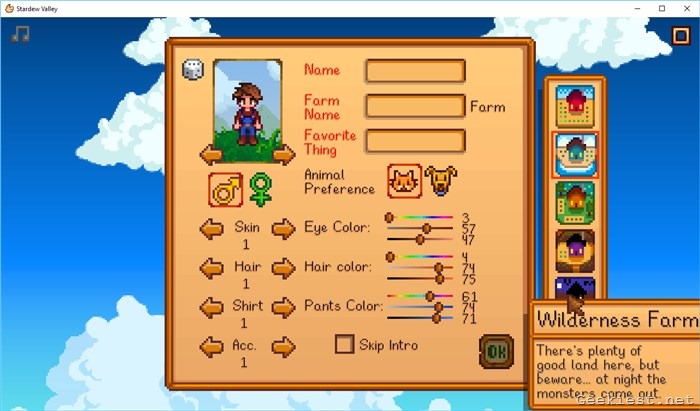Click the right arrow next to Skin
The height and width of the screenshot is (411, 700).
coord(284,229)
